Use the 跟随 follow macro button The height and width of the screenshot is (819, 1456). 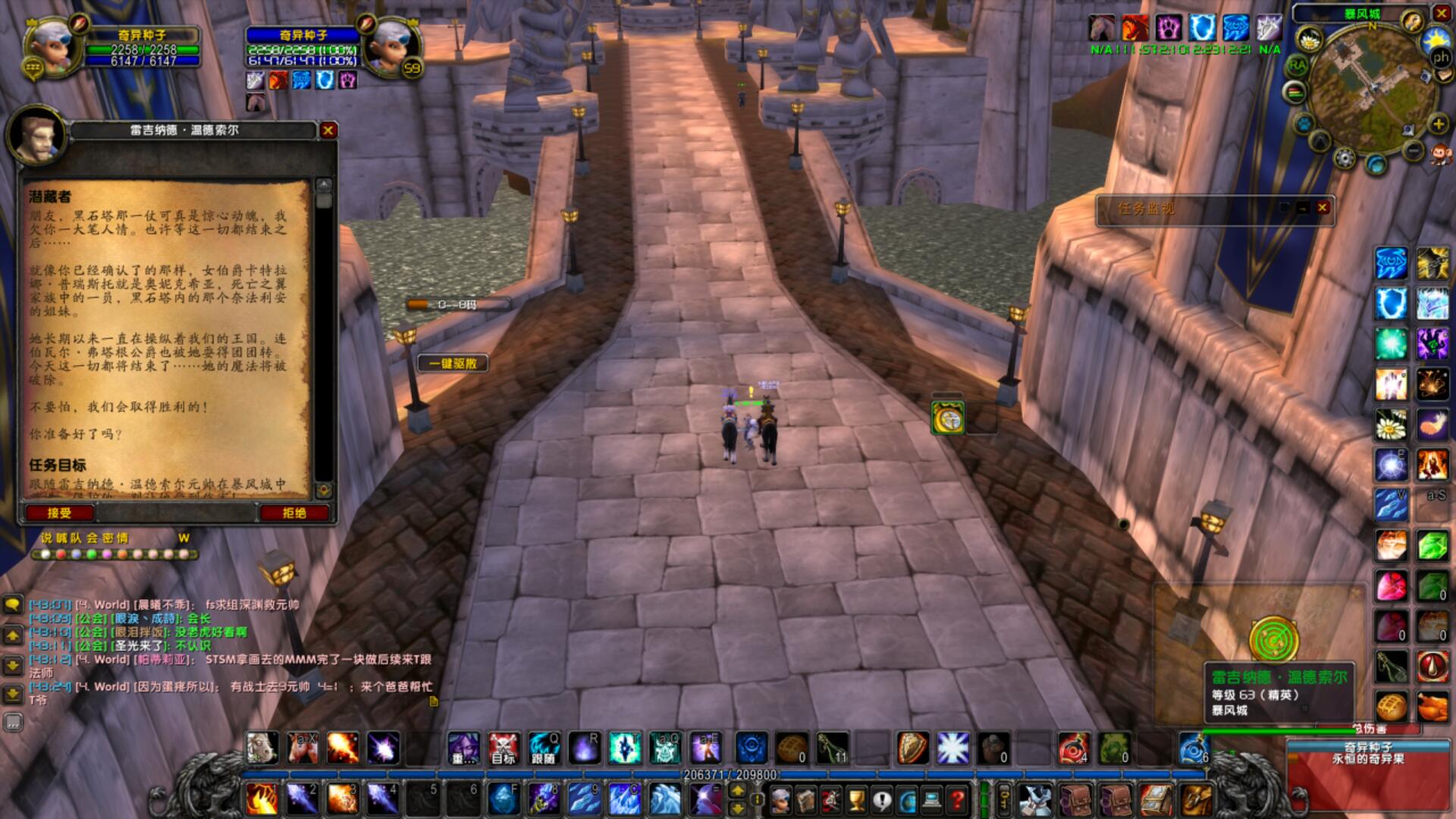543,748
